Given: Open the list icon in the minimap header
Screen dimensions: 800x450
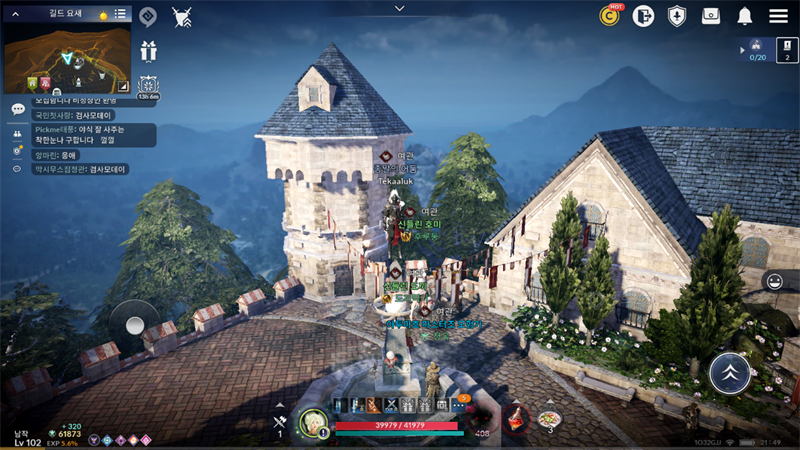Looking at the screenshot, I should click(x=120, y=14).
